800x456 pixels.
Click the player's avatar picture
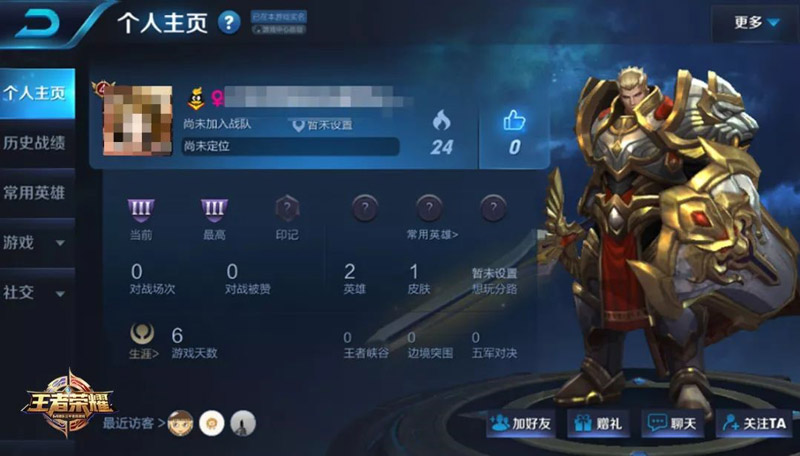[136, 119]
